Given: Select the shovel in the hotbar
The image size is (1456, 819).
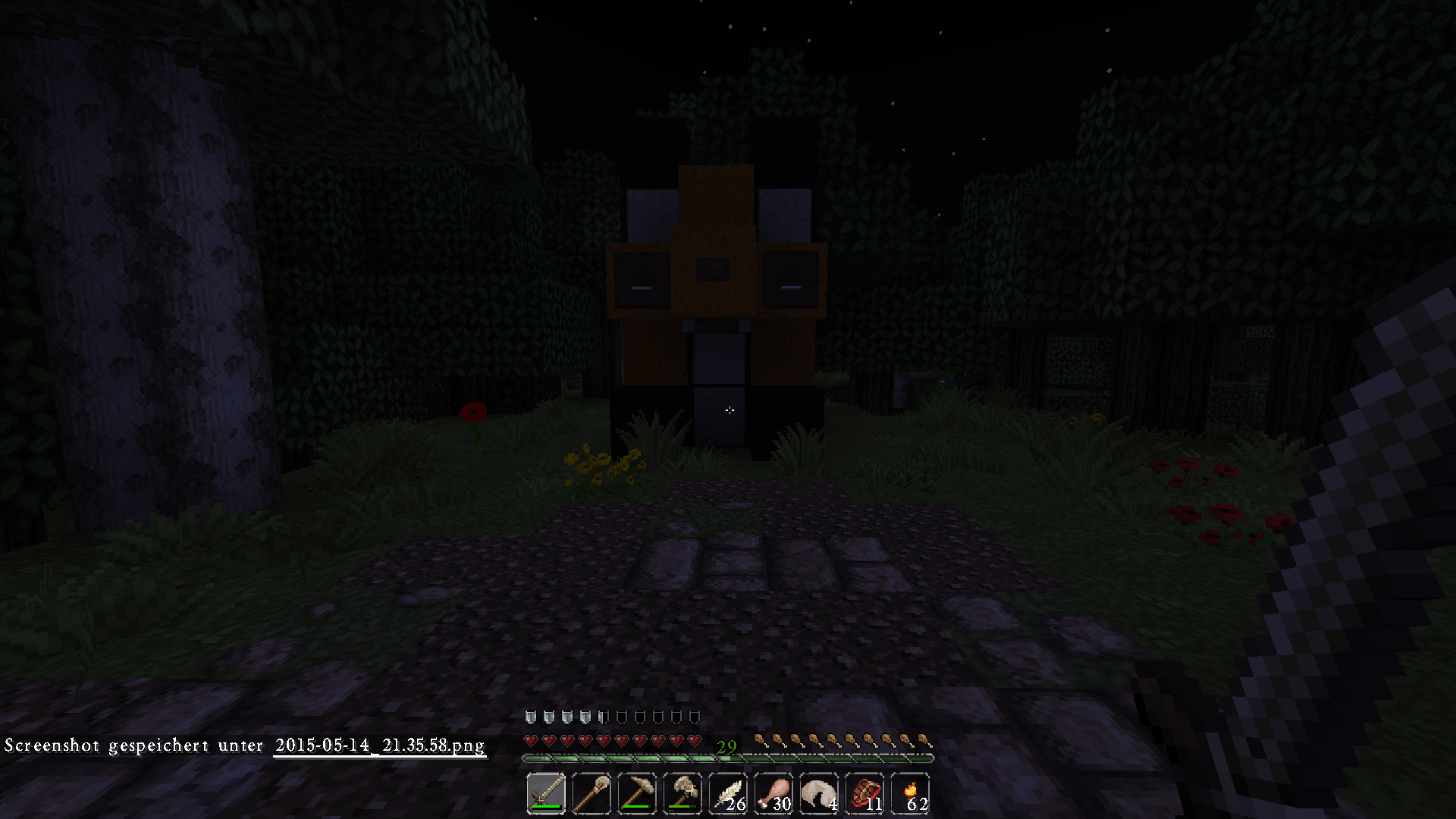Looking at the screenshot, I should tap(591, 794).
